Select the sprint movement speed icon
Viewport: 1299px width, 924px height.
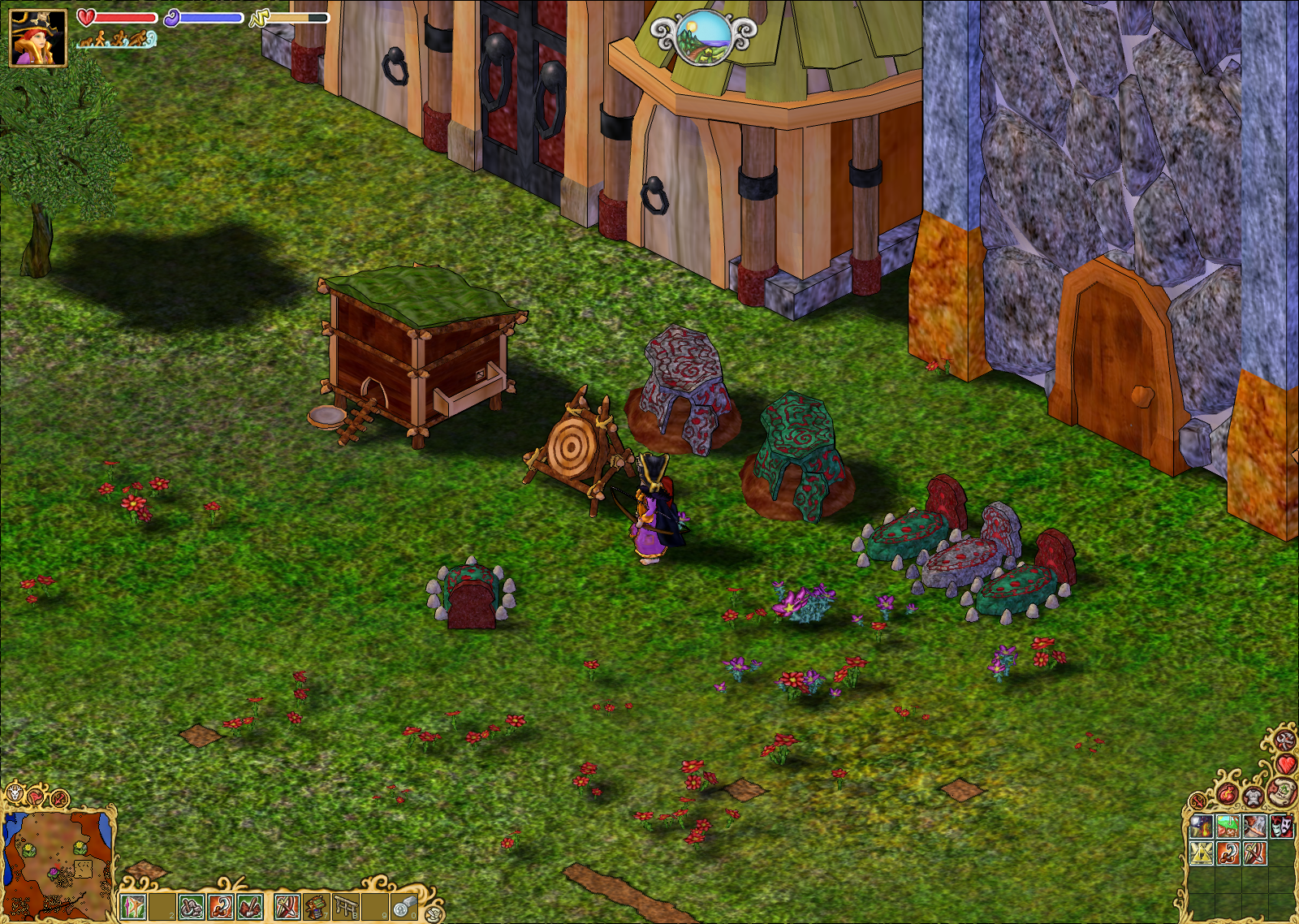pyautogui.click(x=140, y=38)
